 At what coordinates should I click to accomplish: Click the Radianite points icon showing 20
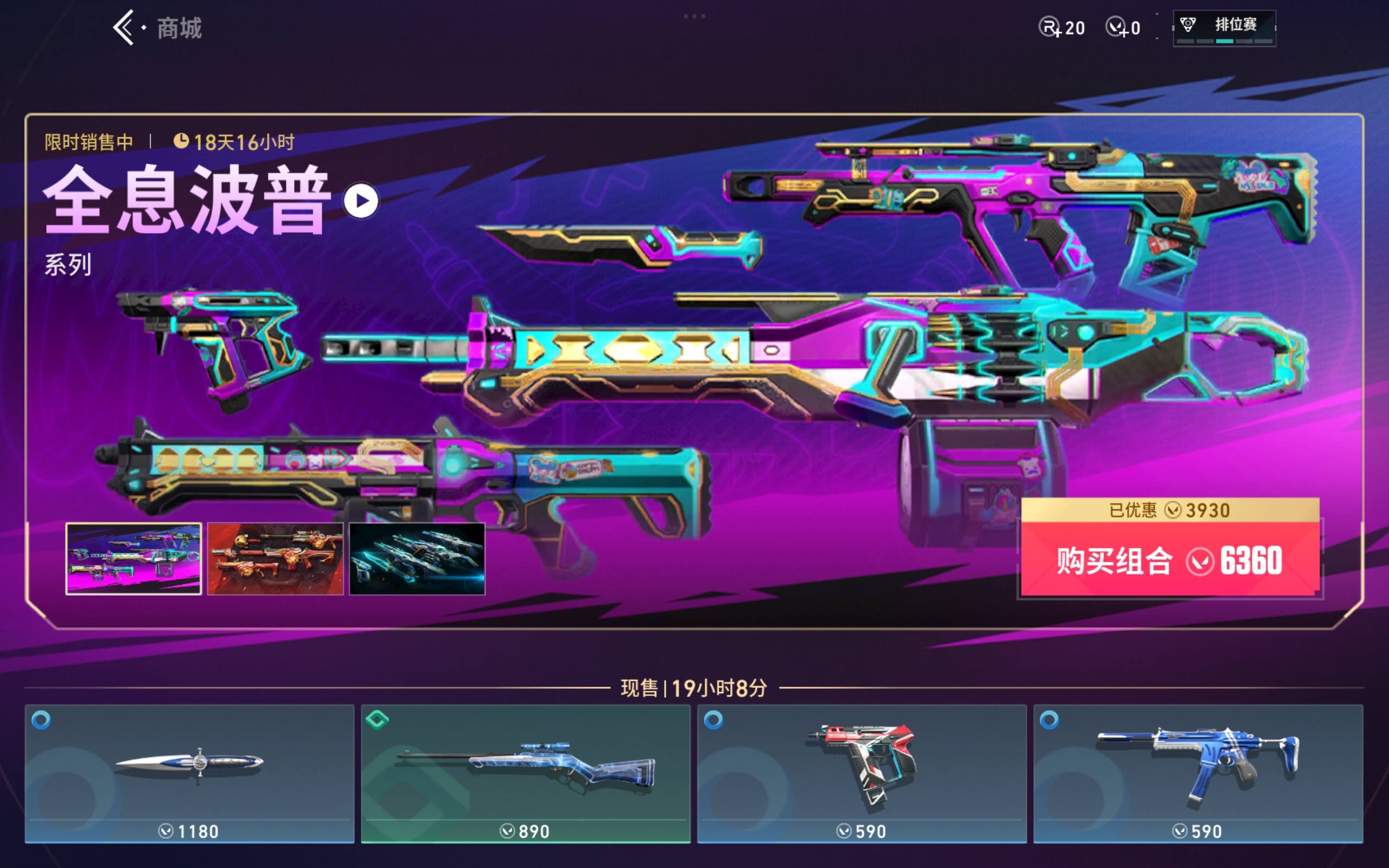pyautogui.click(x=1048, y=27)
